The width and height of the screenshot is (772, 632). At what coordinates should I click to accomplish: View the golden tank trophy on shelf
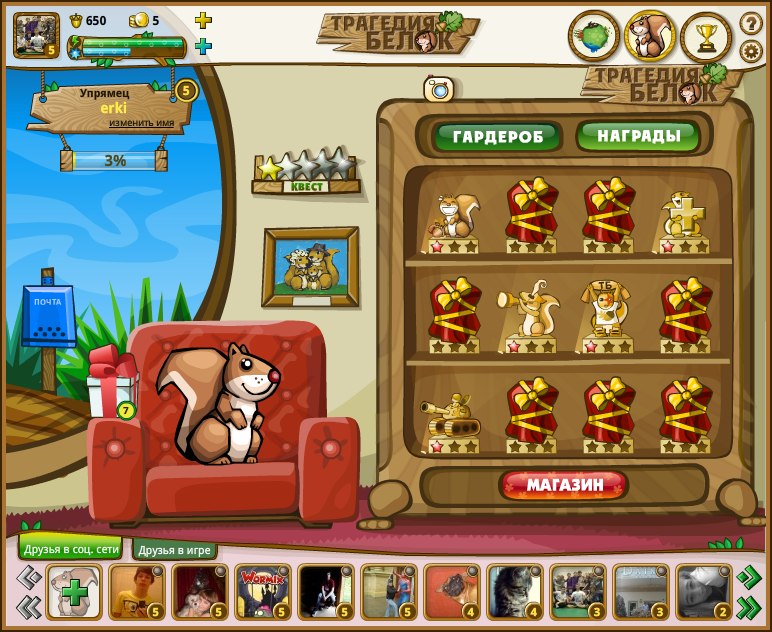click(451, 416)
